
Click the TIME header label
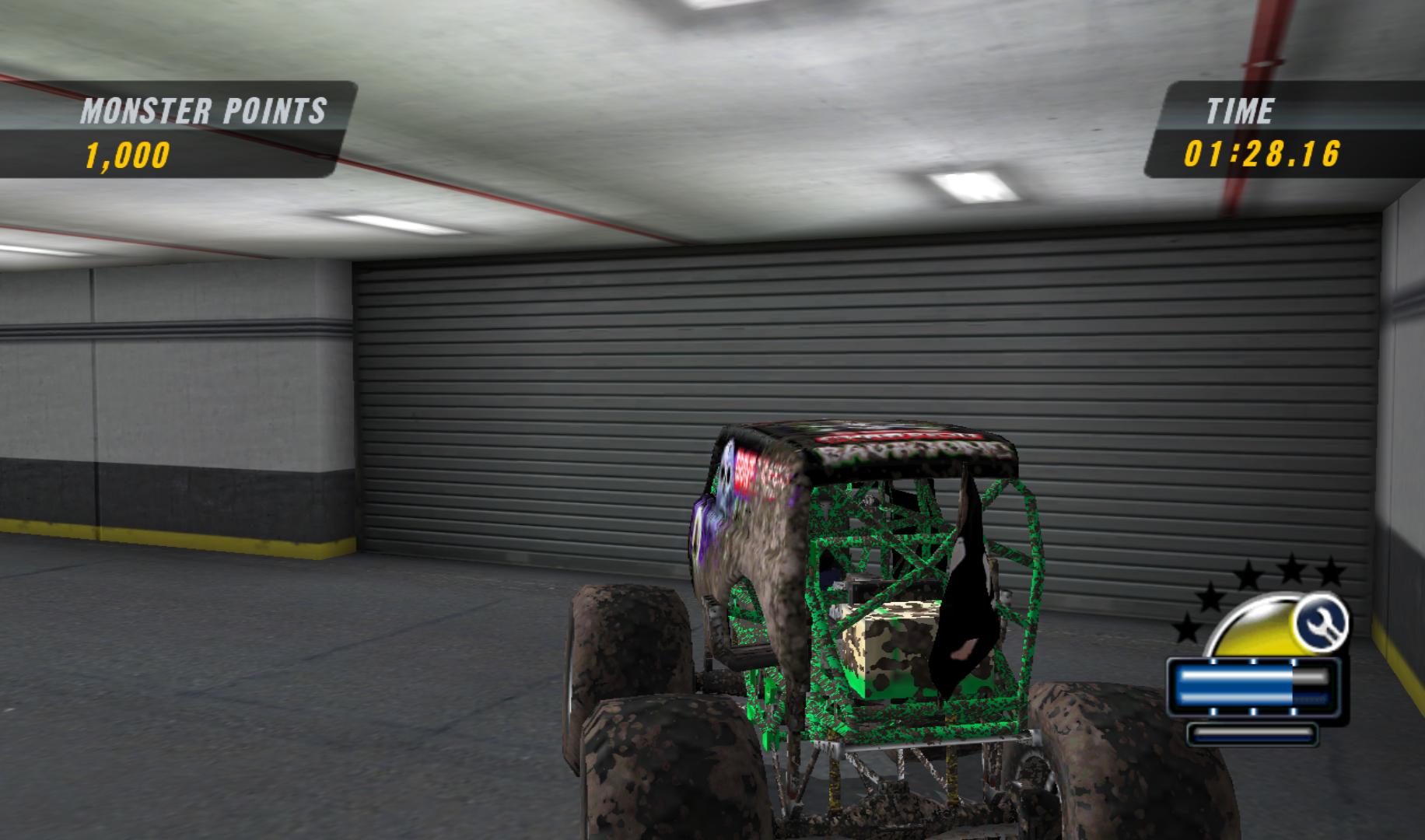click(x=1241, y=109)
